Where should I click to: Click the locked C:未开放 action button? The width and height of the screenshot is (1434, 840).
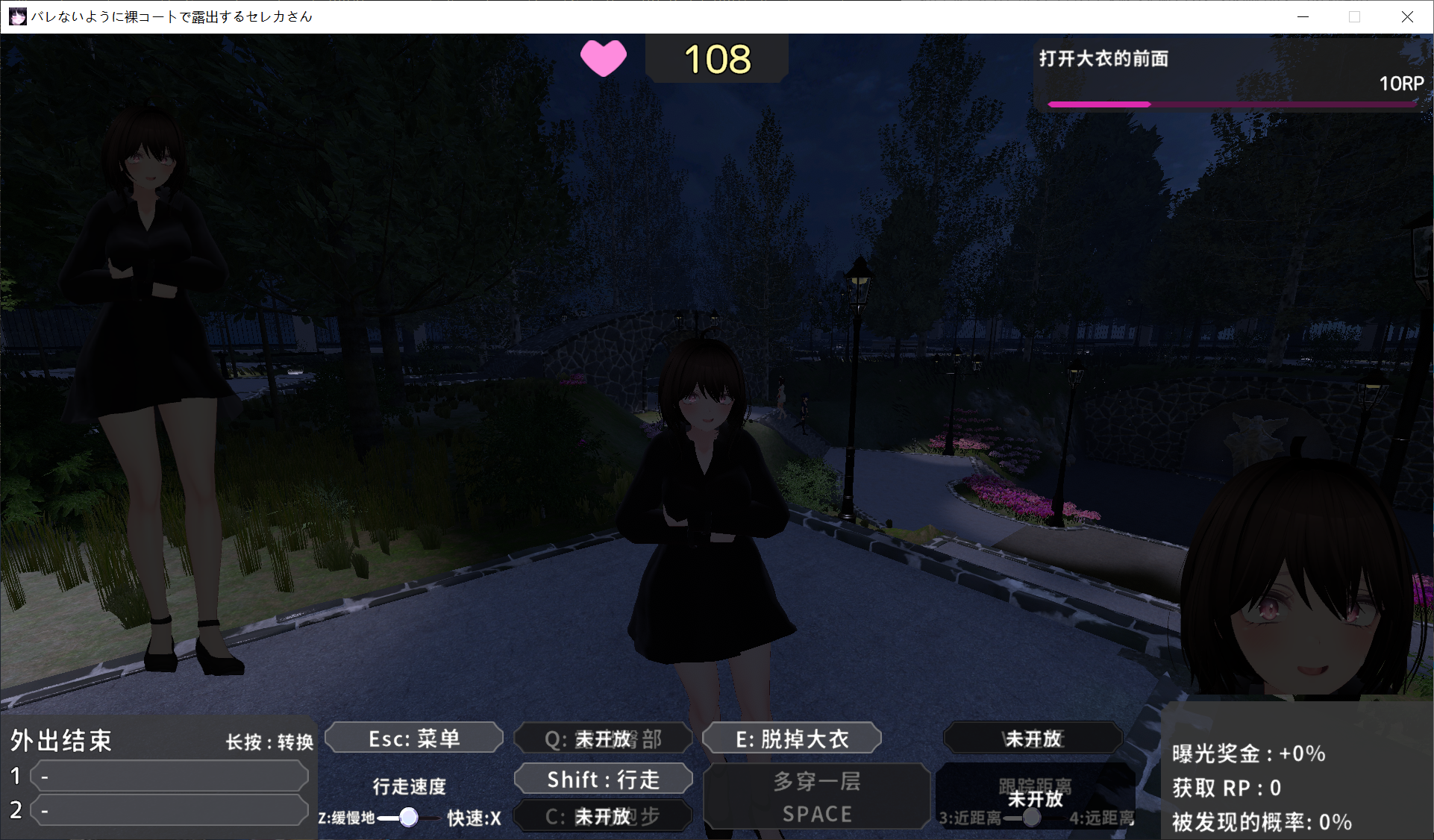(x=602, y=816)
